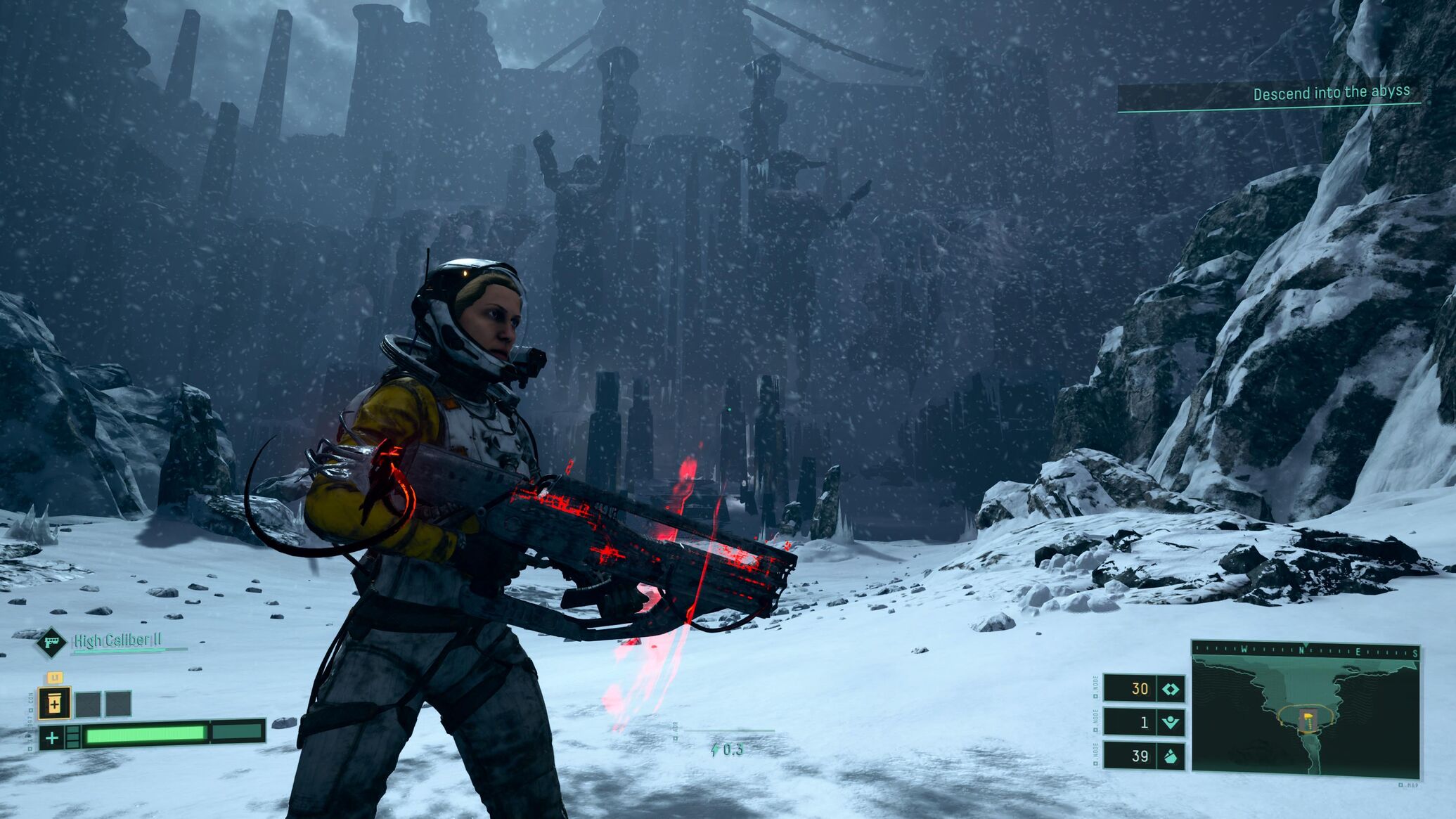The height and width of the screenshot is (819, 1456).
Task: Click the High Caliber II weapon trait icon
Action: click(51, 642)
